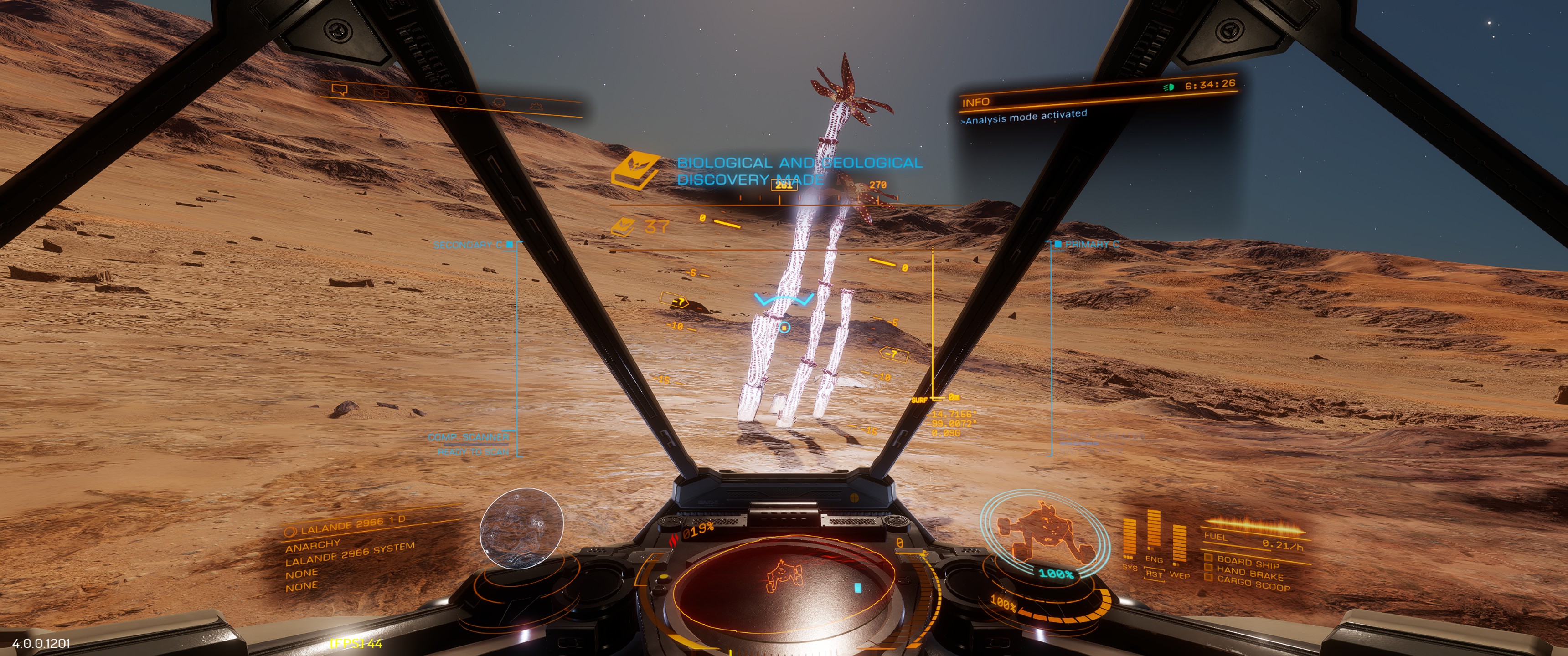Divert power to WEP

click(x=1180, y=574)
